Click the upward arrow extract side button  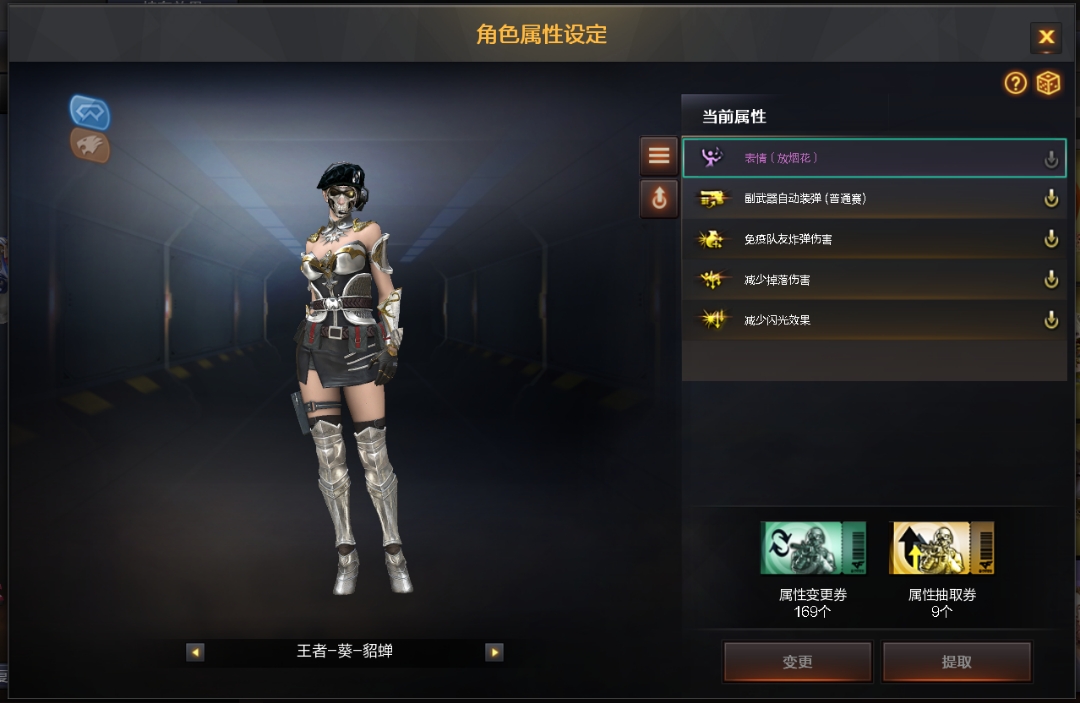click(659, 199)
